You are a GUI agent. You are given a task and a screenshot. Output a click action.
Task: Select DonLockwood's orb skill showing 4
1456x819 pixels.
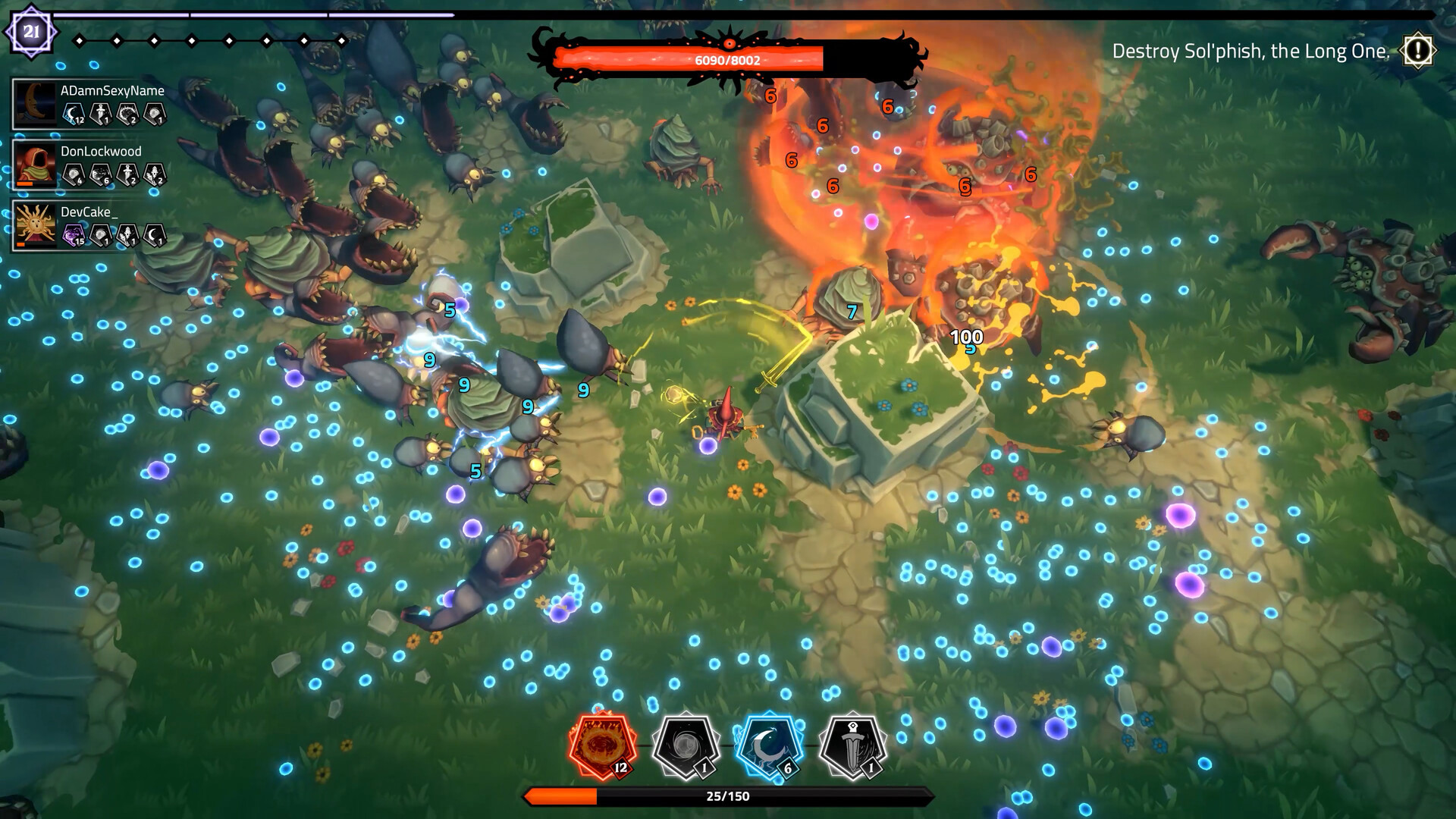pyautogui.click(x=72, y=174)
